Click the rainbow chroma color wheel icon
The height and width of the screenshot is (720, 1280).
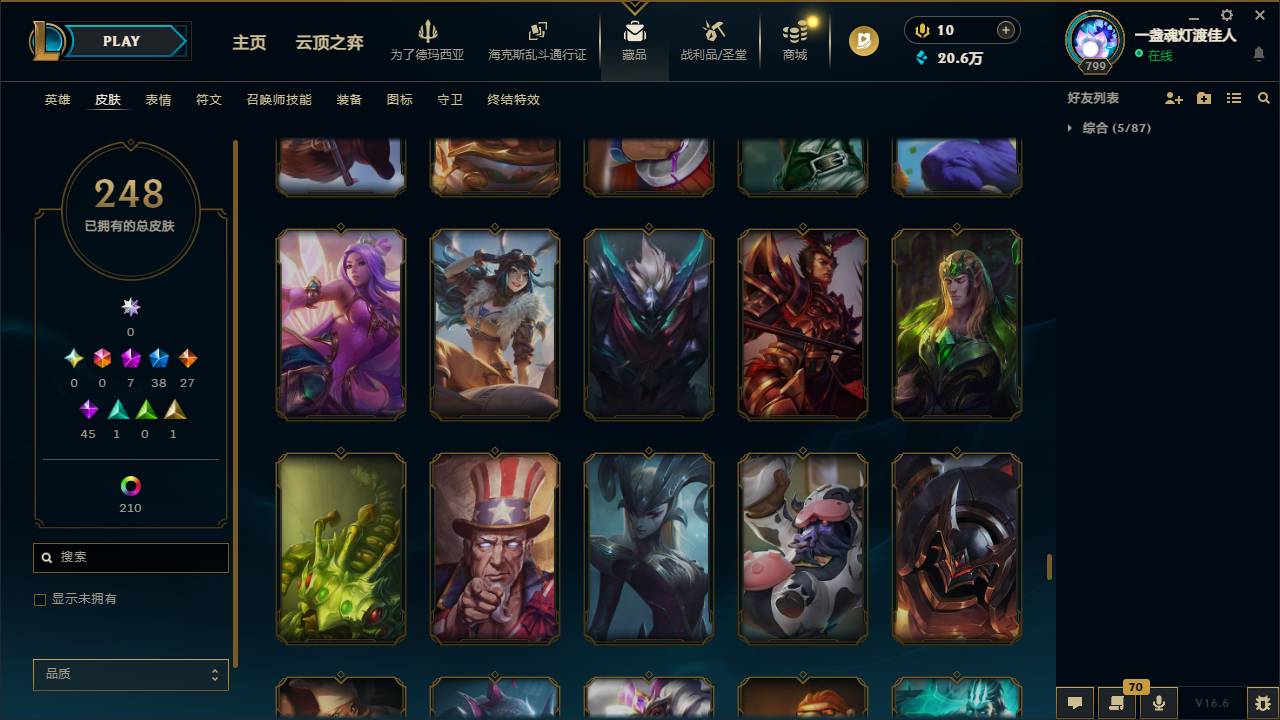pyautogui.click(x=130, y=487)
